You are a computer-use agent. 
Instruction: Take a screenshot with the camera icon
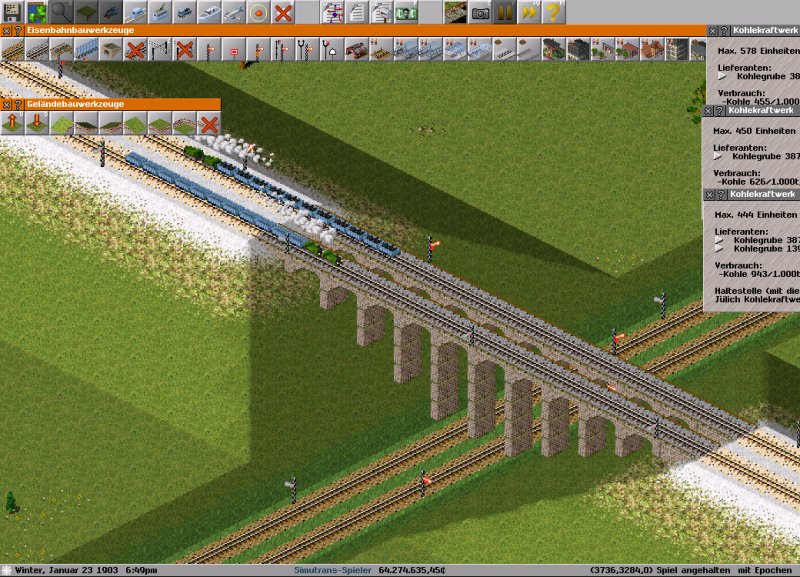tap(481, 12)
